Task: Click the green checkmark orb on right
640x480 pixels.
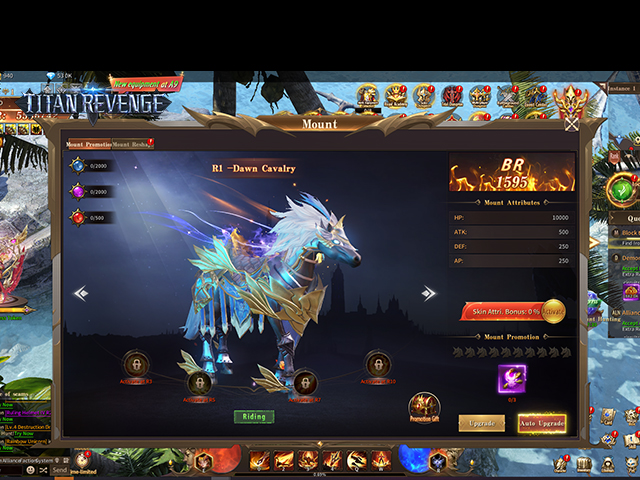Action: click(624, 188)
